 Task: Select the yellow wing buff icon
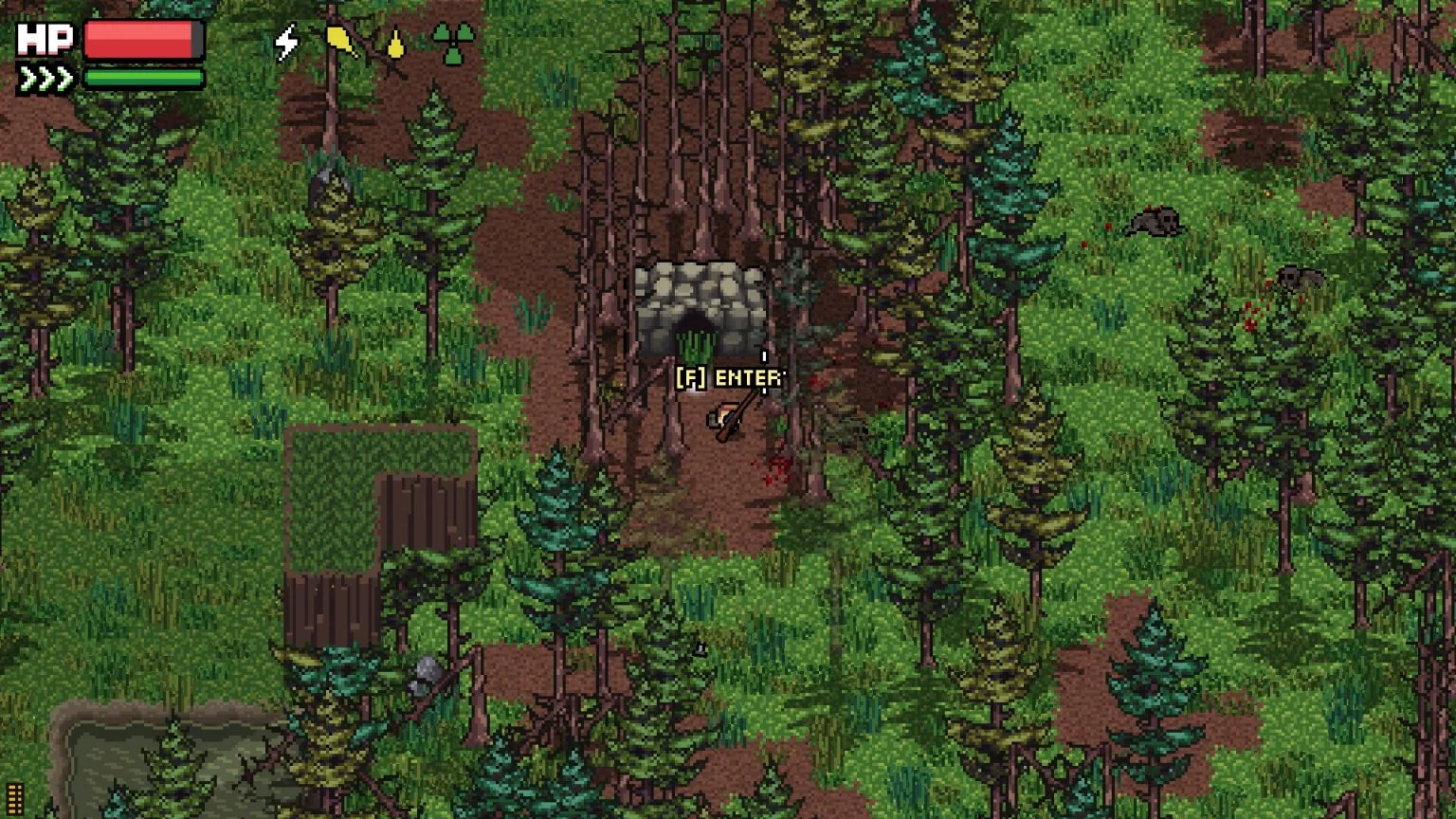[341, 42]
